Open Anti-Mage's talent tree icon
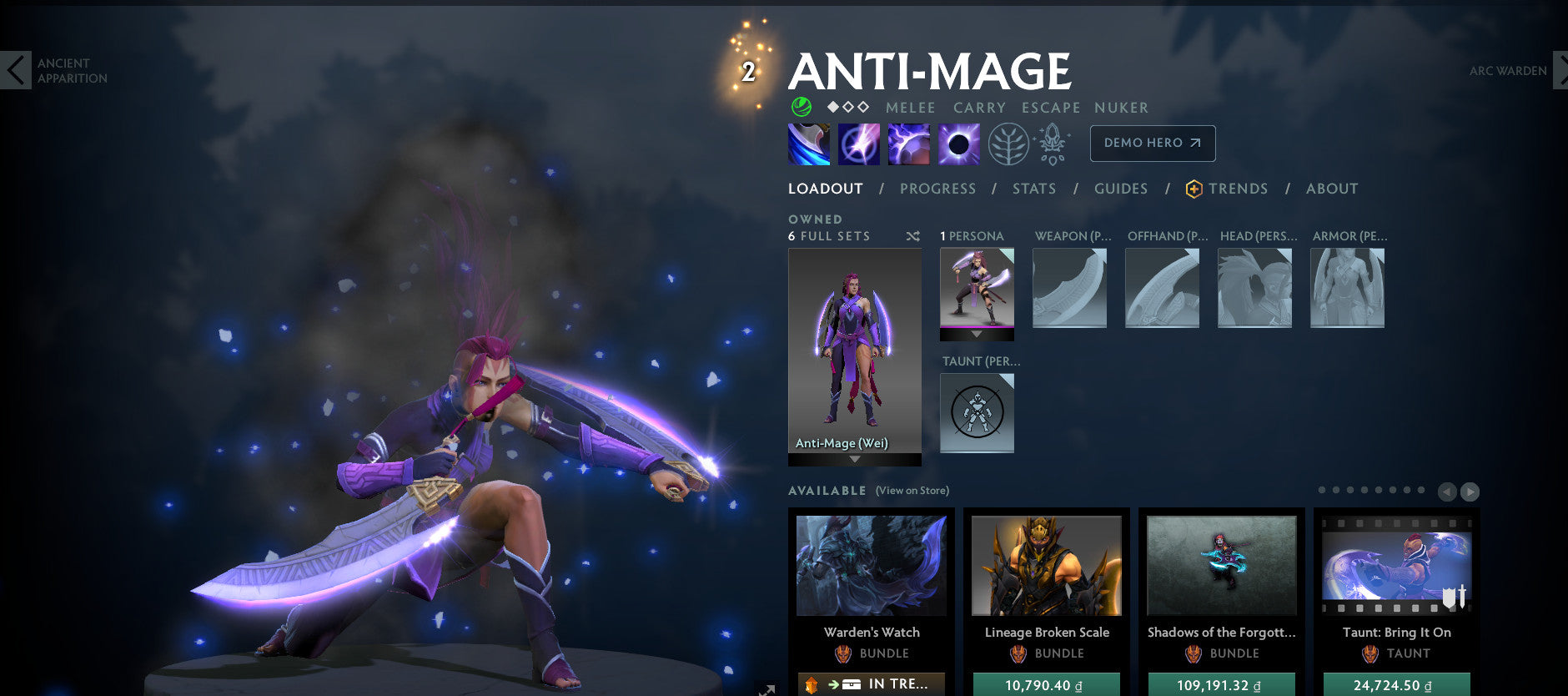1568x696 pixels. [1008, 143]
